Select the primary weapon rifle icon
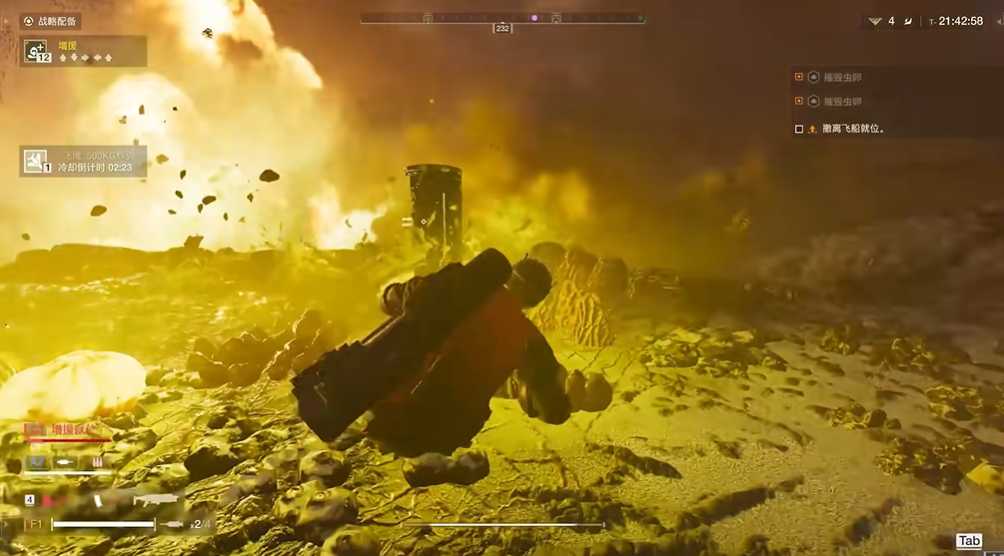 (x=154, y=499)
